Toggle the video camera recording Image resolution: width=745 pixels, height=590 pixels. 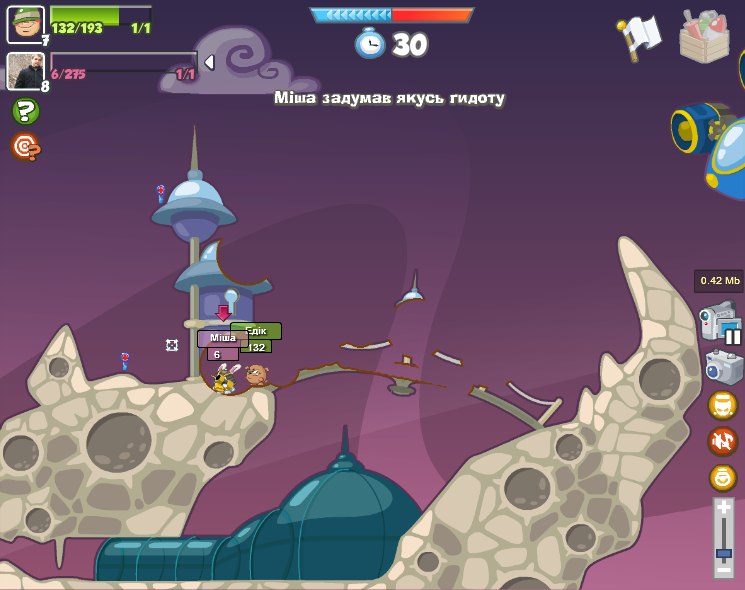tap(719, 323)
